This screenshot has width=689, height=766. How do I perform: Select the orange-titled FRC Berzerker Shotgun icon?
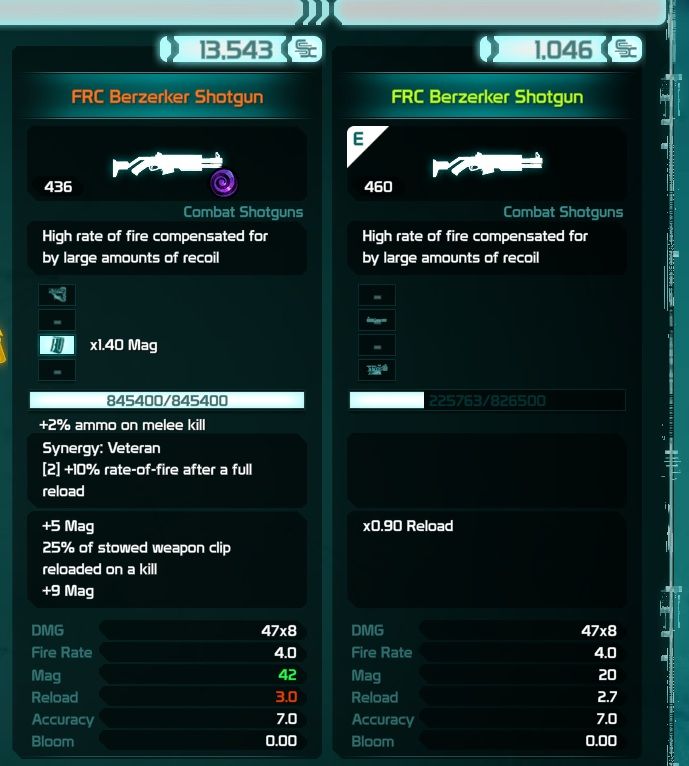coord(168,163)
